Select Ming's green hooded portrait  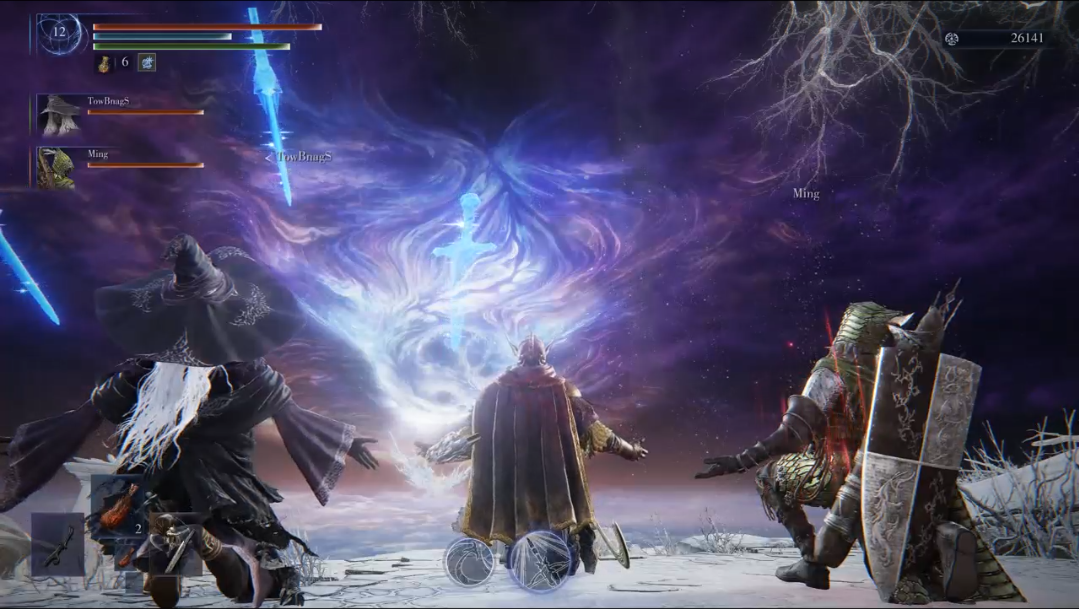tap(56, 168)
